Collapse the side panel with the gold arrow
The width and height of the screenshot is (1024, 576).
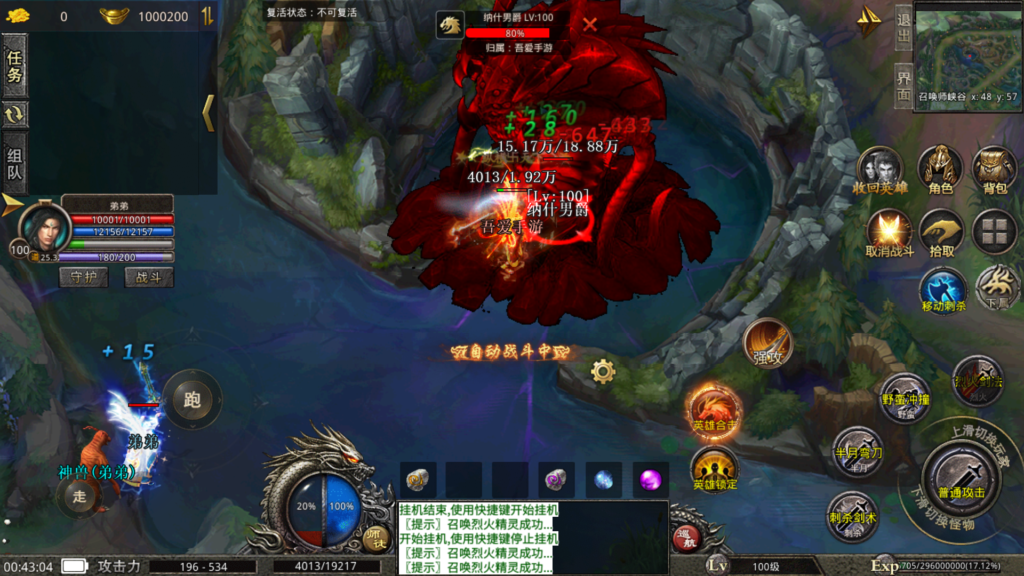(208, 113)
